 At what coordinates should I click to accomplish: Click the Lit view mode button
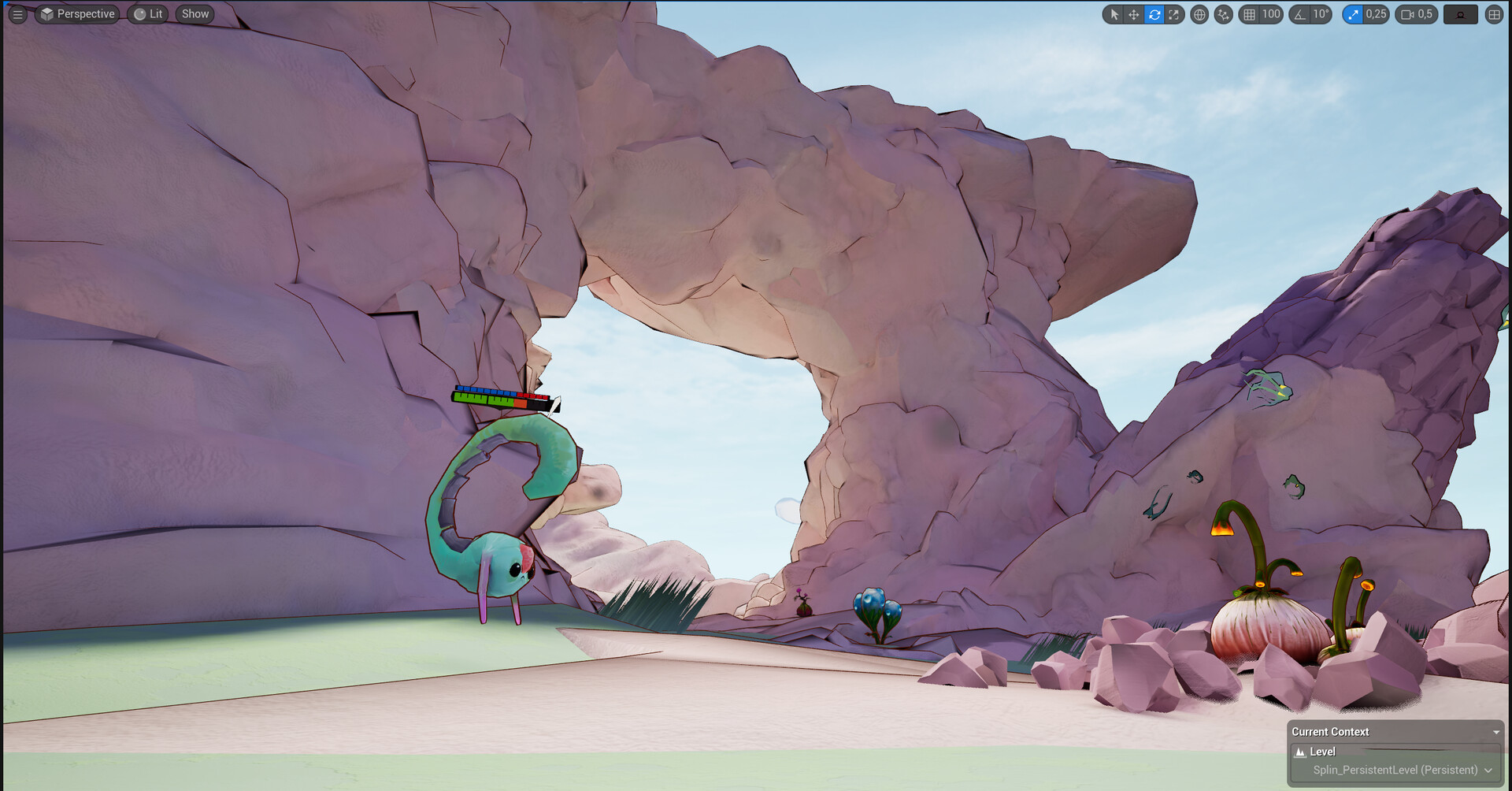point(147,13)
